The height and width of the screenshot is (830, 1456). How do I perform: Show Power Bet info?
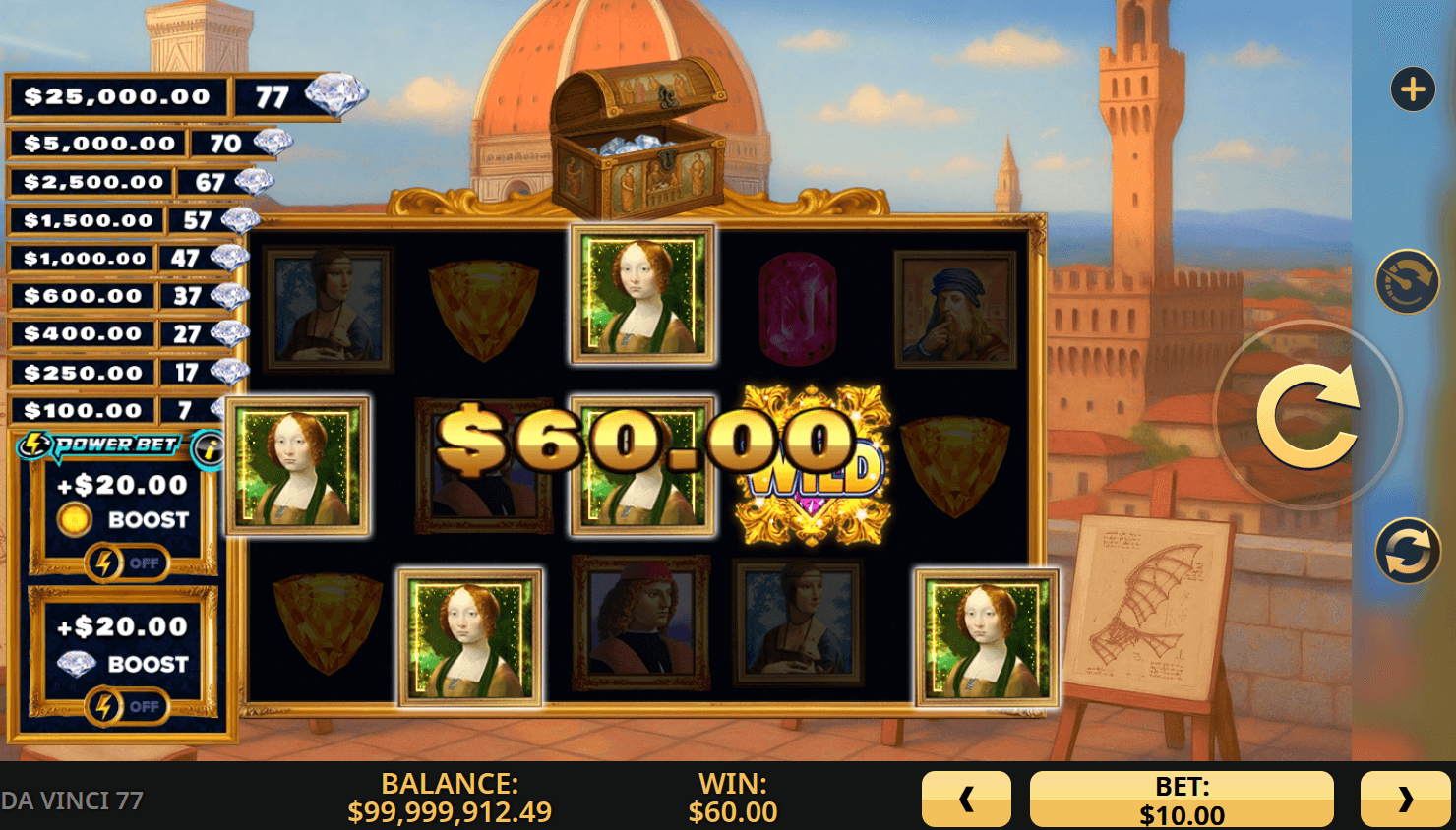[x=208, y=449]
